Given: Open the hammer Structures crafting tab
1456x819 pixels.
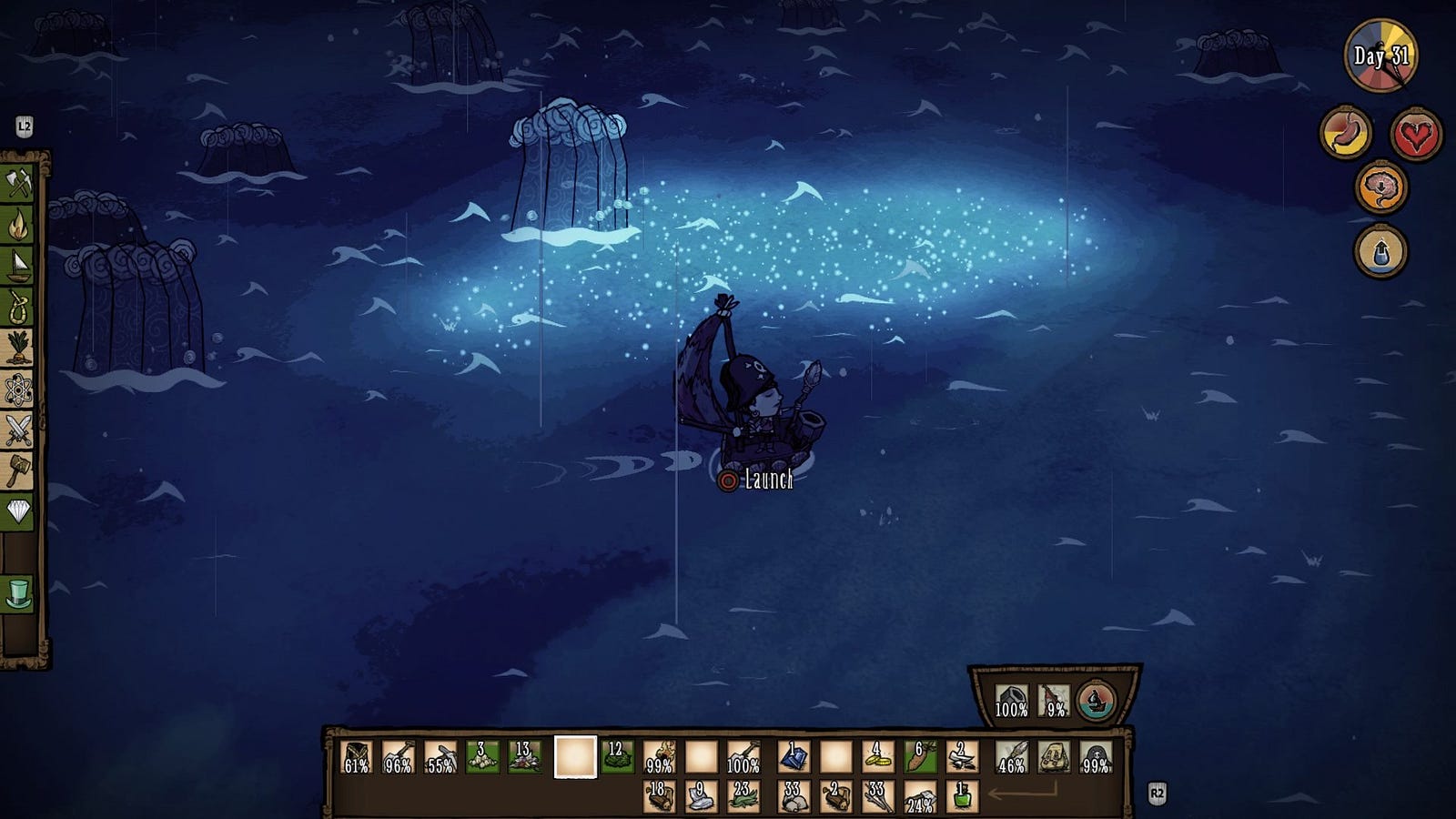Looking at the screenshot, I should pyautogui.click(x=18, y=470).
